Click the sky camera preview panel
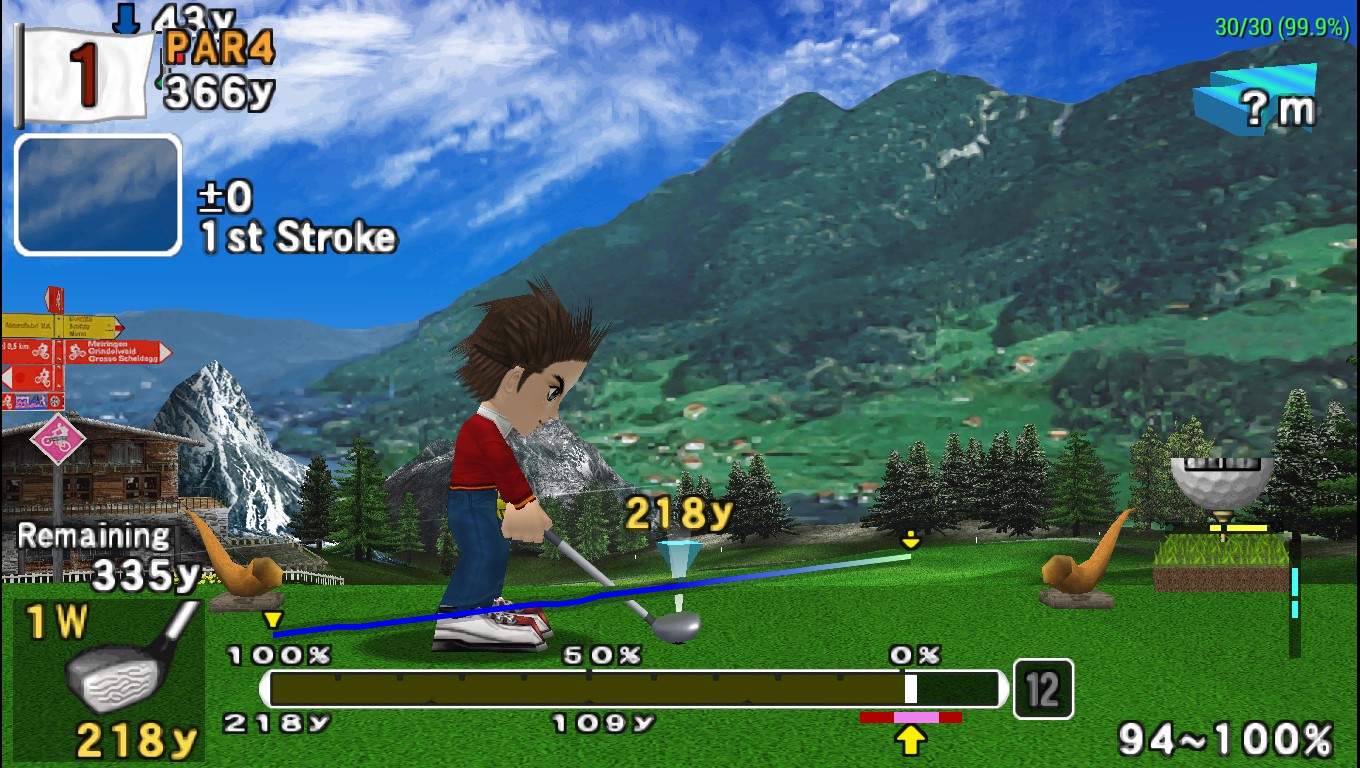The width and height of the screenshot is (1360, 768). (x=98, y=195)
